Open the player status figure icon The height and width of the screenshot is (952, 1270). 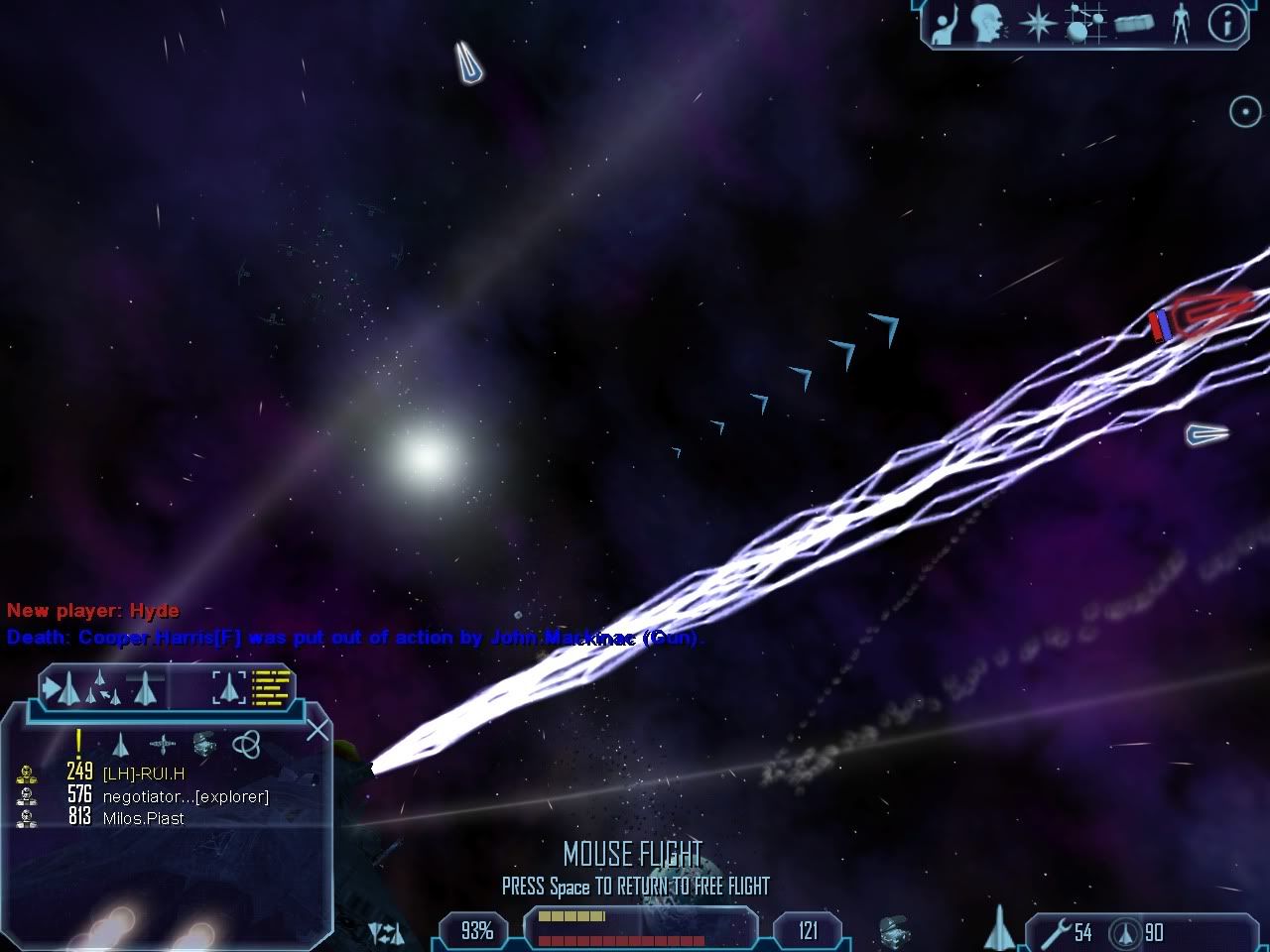pos(1180,25)
